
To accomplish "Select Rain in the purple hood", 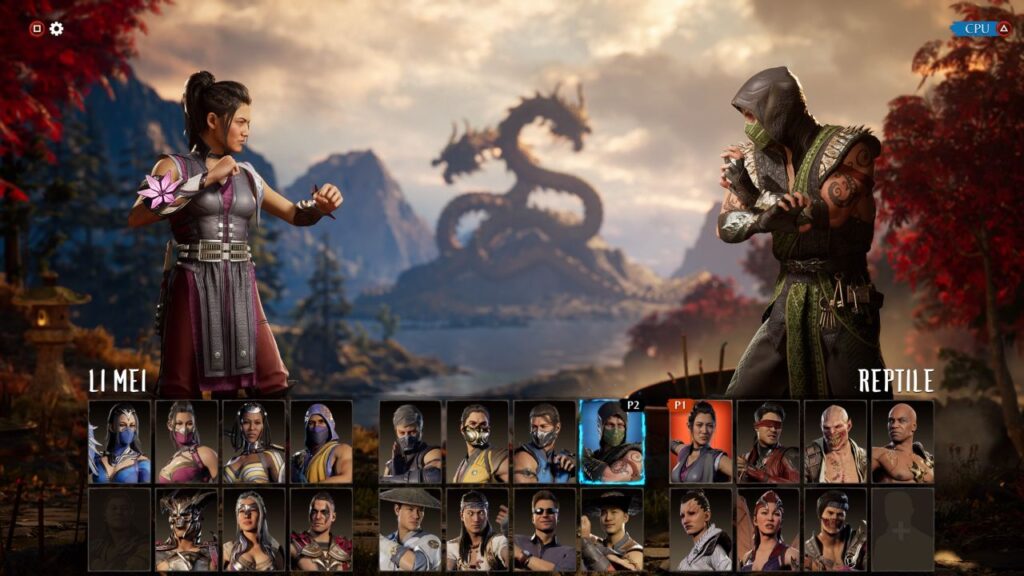I will click(321, 442).
